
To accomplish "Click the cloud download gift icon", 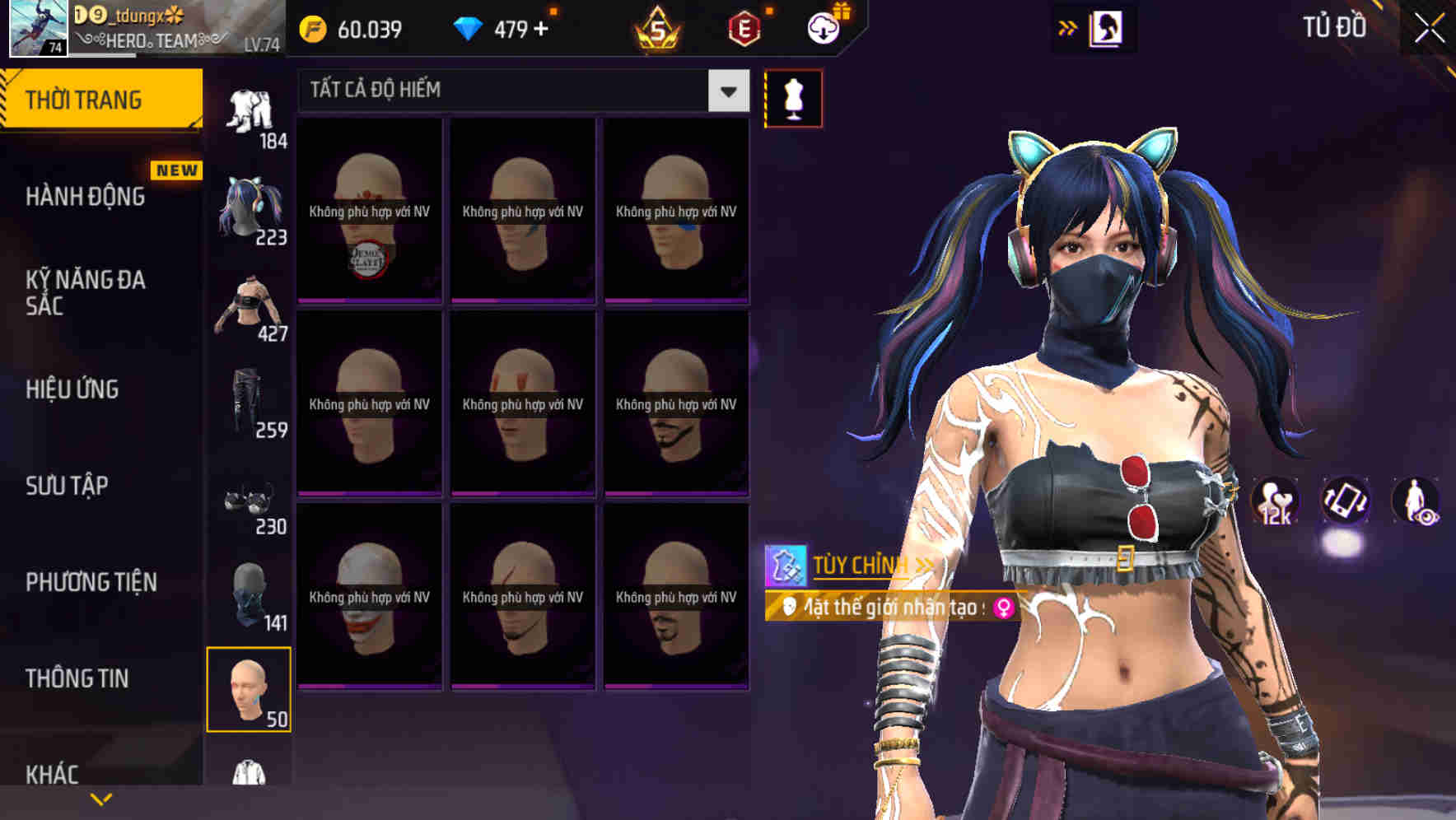I will 824,27.
